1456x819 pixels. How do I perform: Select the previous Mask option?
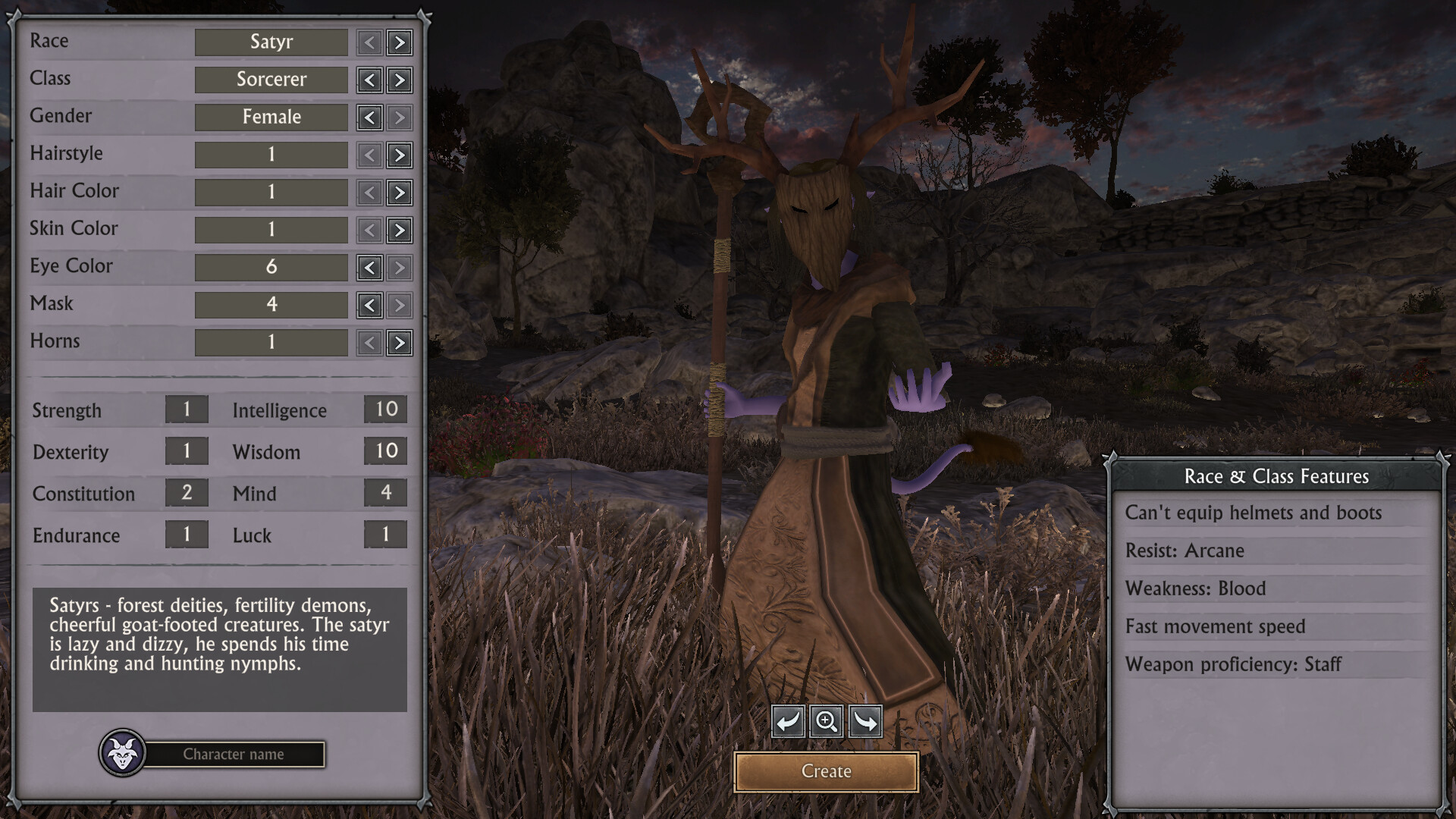click(369, 305)
